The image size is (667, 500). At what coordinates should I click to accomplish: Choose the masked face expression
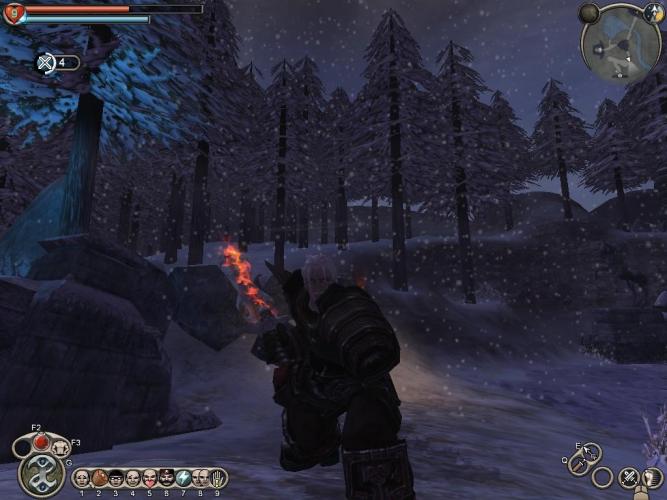click(115, 478)
